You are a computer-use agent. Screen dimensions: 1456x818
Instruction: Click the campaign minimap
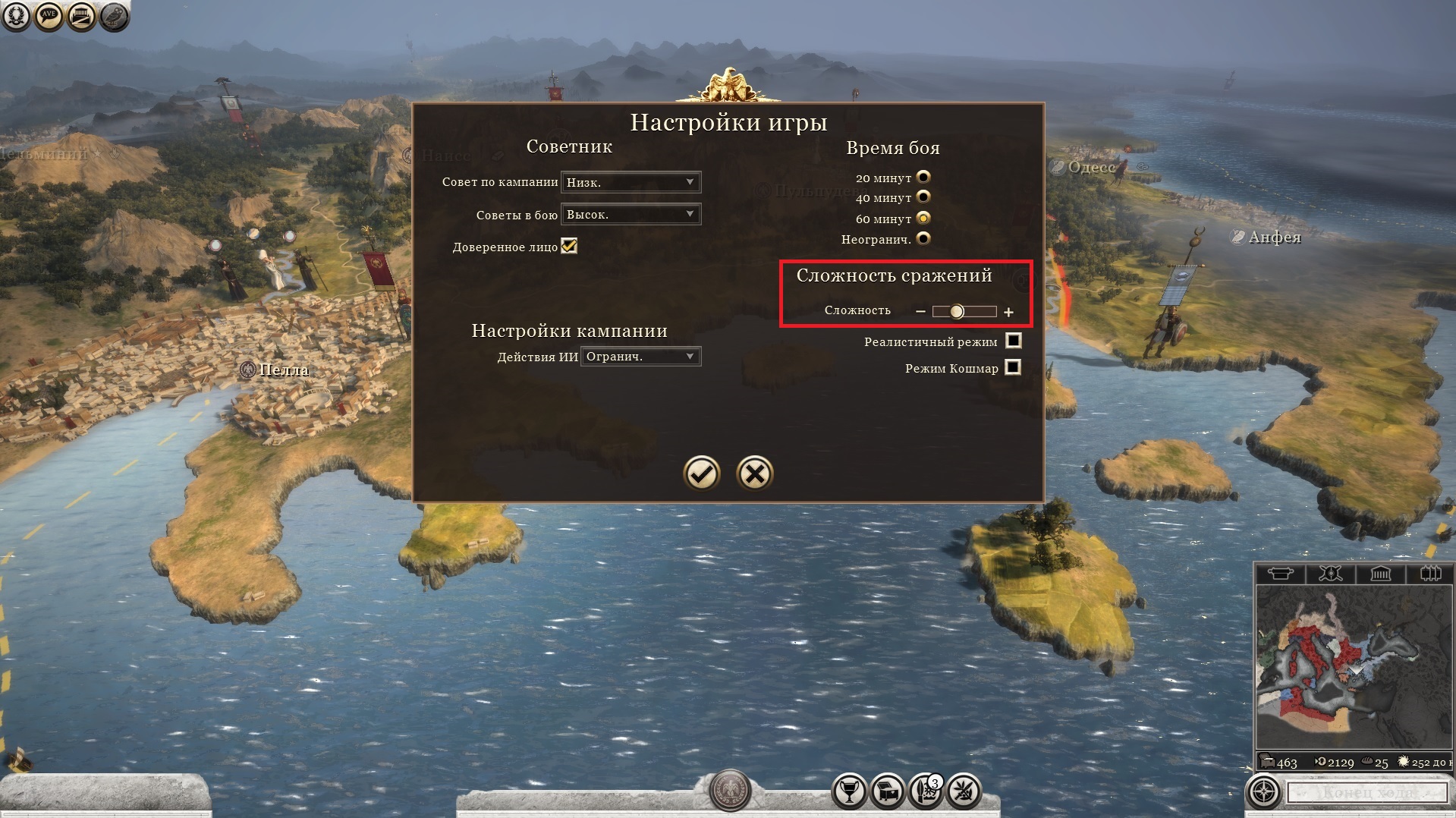pyautogui.click(x=1354, y=668)
